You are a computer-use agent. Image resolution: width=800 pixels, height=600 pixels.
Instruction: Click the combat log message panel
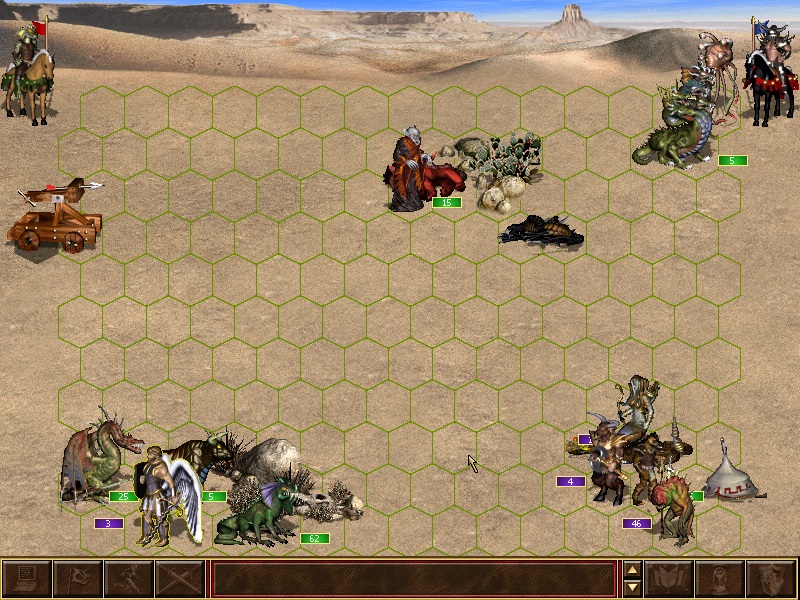coord(413,579)
